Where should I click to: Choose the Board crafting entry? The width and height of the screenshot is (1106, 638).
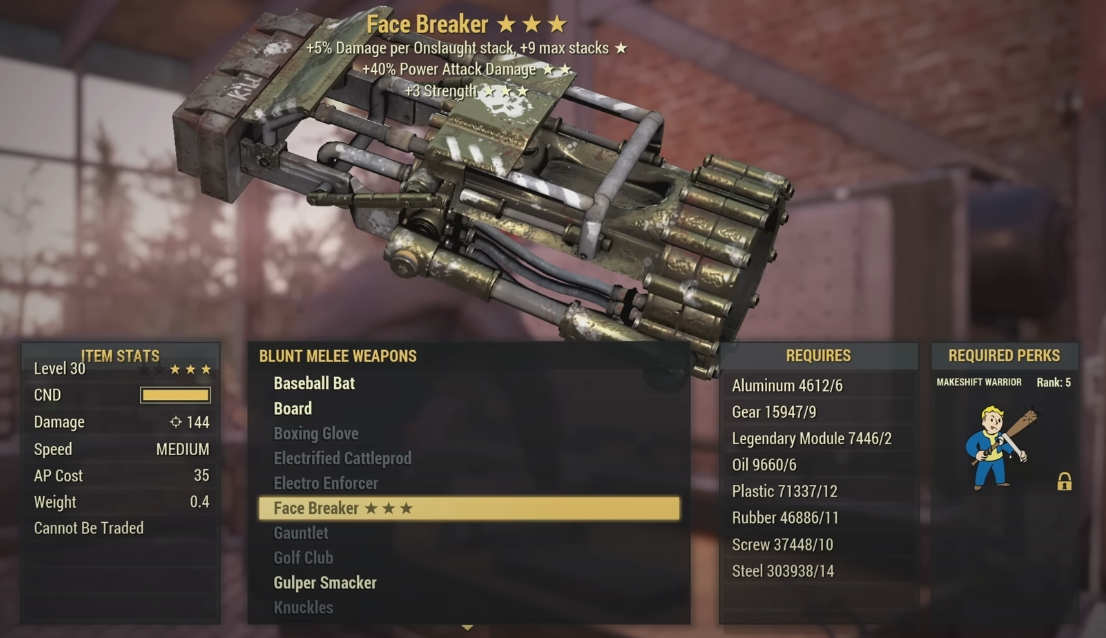(293, 408)
